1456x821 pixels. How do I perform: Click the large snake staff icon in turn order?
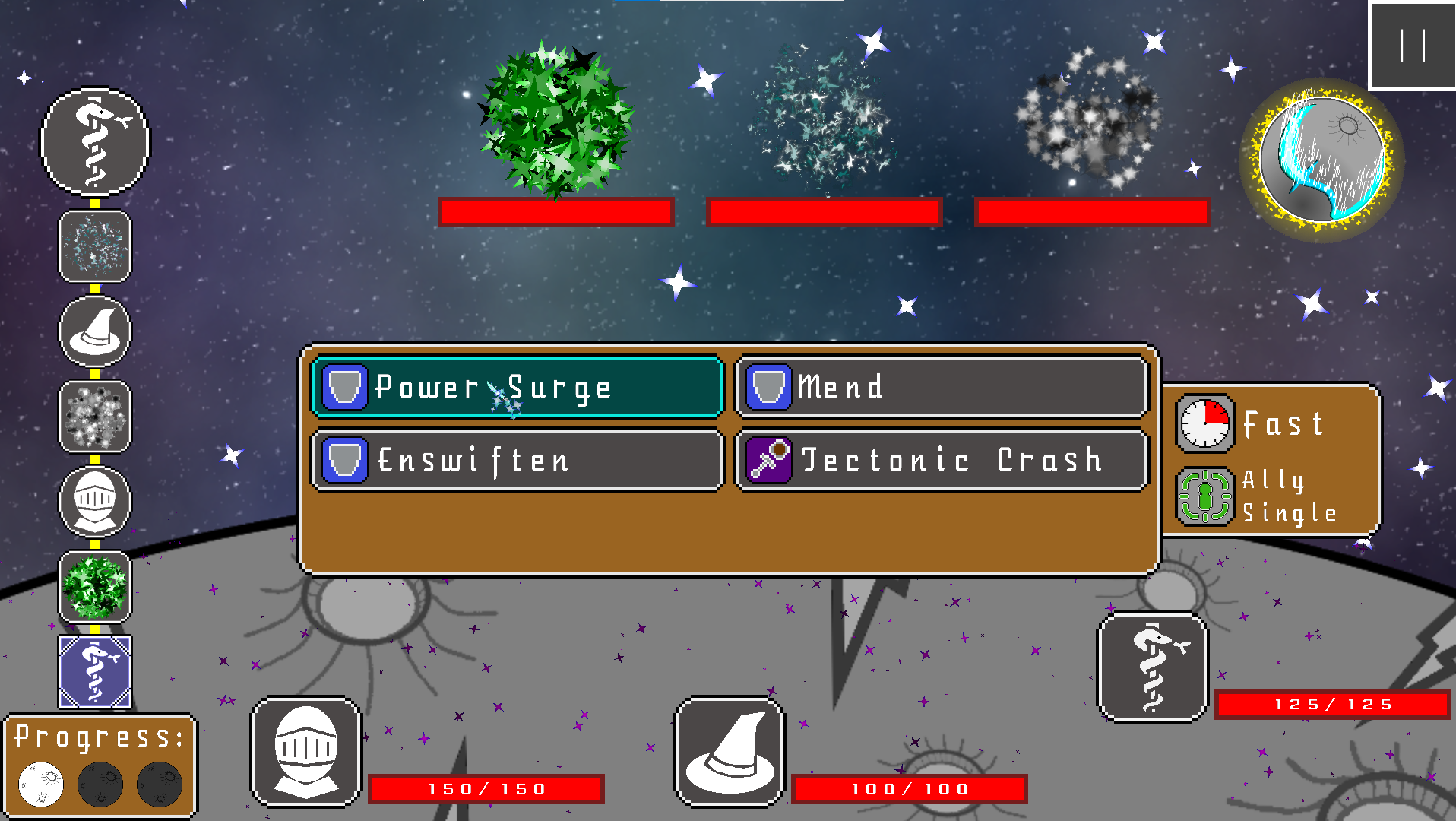pyautogui.click(x=95, y=141)
